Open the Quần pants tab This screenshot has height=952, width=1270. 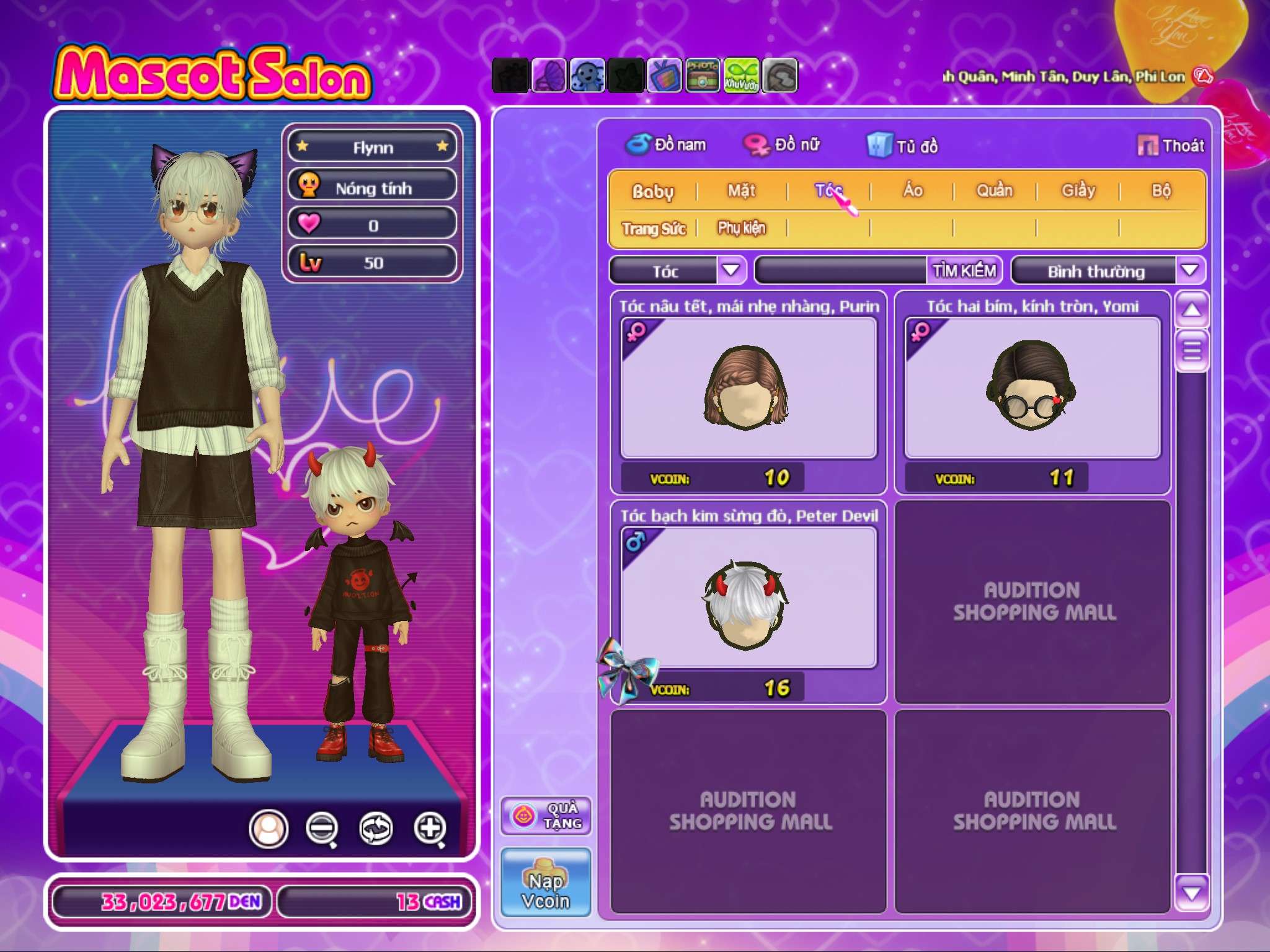995,191
